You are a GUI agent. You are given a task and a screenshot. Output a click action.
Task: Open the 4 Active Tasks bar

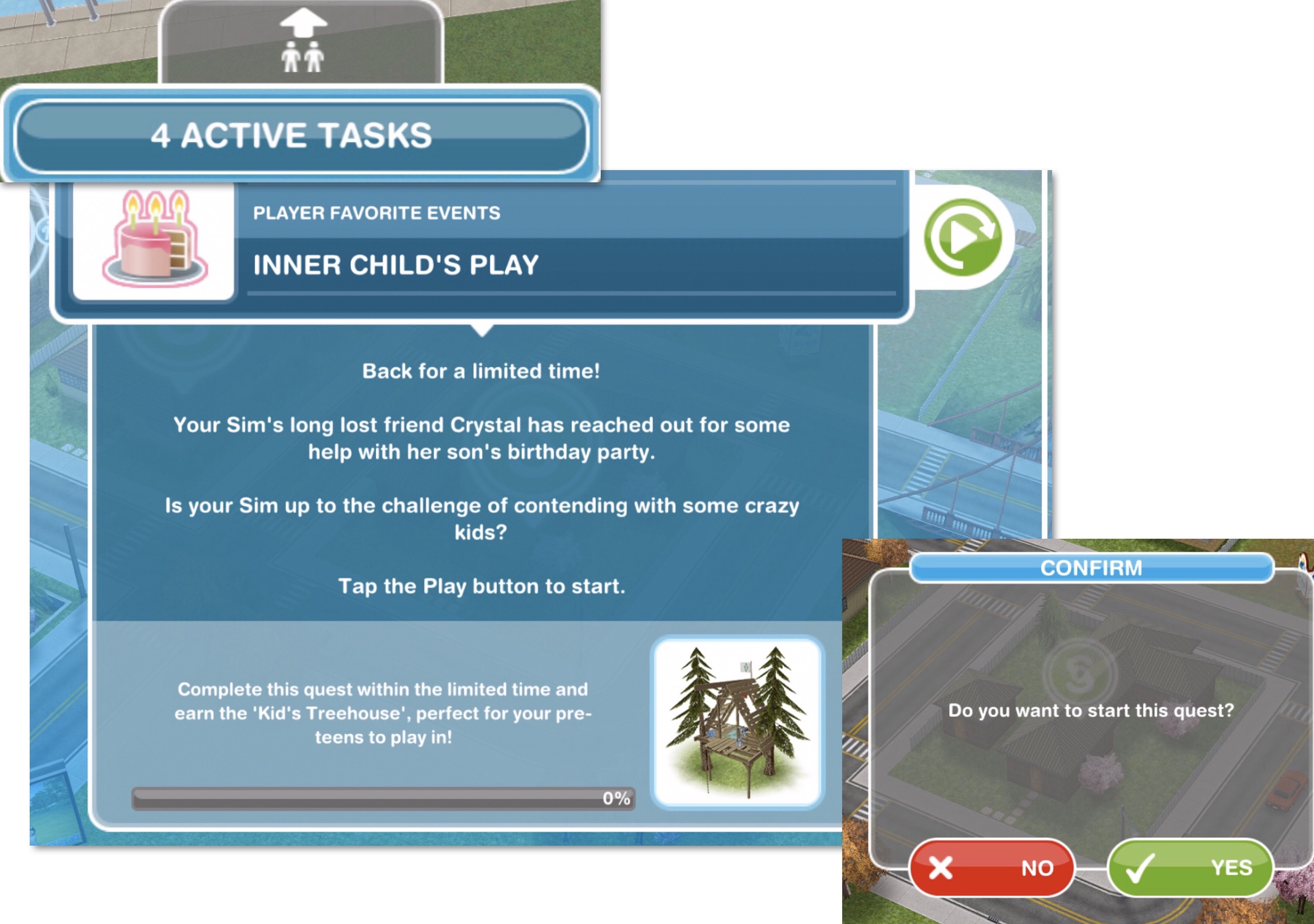[x=301, y=136]
